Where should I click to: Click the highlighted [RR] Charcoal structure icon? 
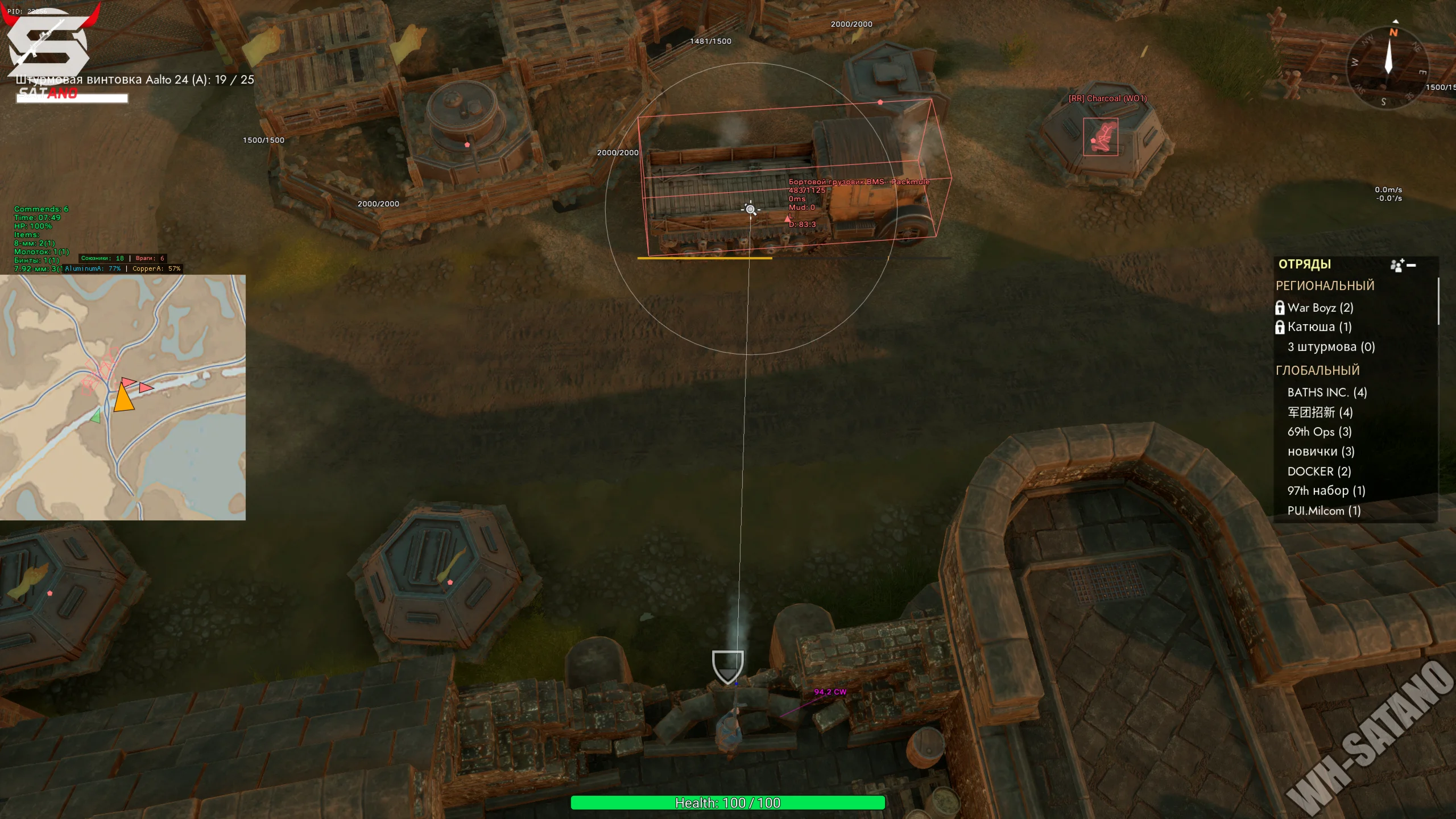[x=1100, y=136]
